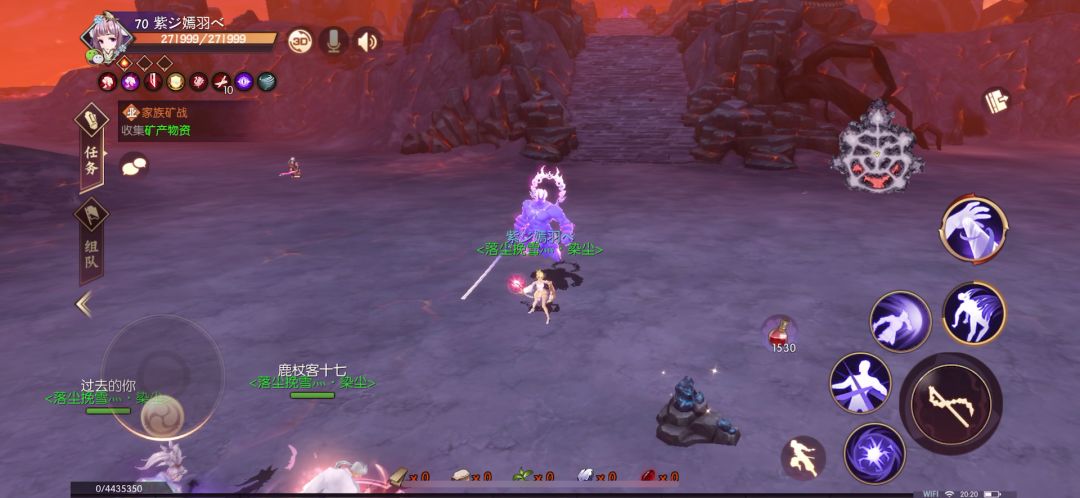Switch to the 组队 team tab
This screenshot has width=1080, height=498.
[91, 242]
